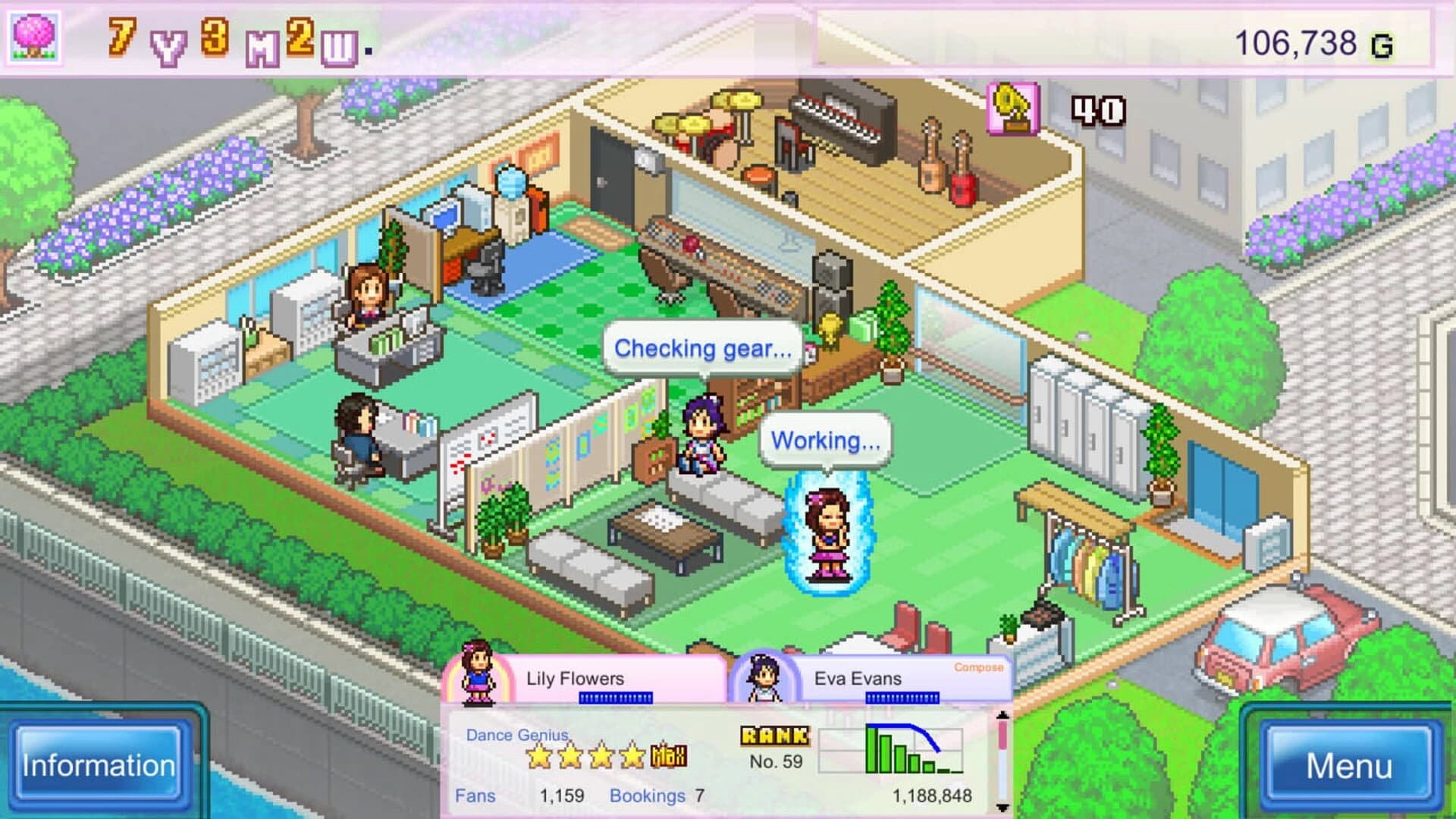
Task: Click the 'Checking gear...' speech bubble
Action: (x=701, y=348)
